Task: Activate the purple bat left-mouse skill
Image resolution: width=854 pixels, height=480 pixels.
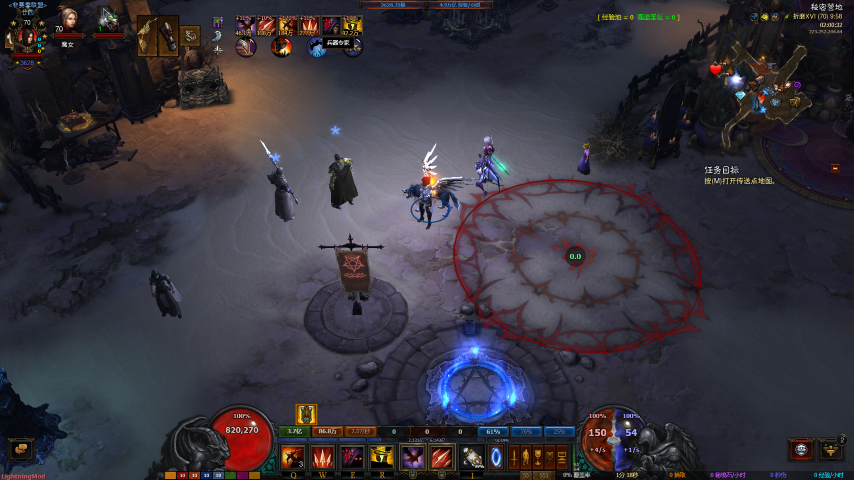Action: pyautogui.click(x=413, y=458)
